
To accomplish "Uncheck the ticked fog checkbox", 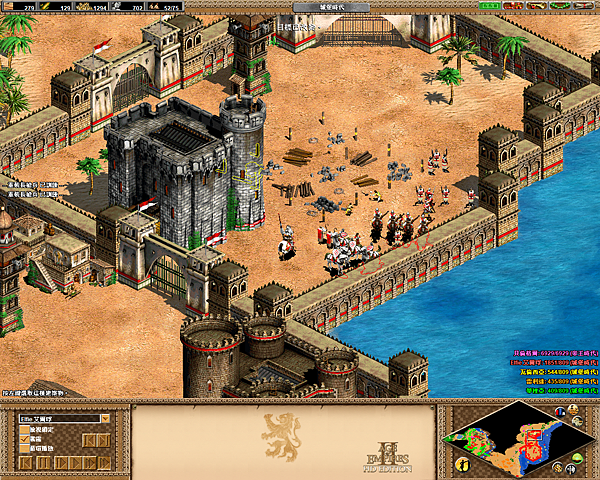I will 24,438.
